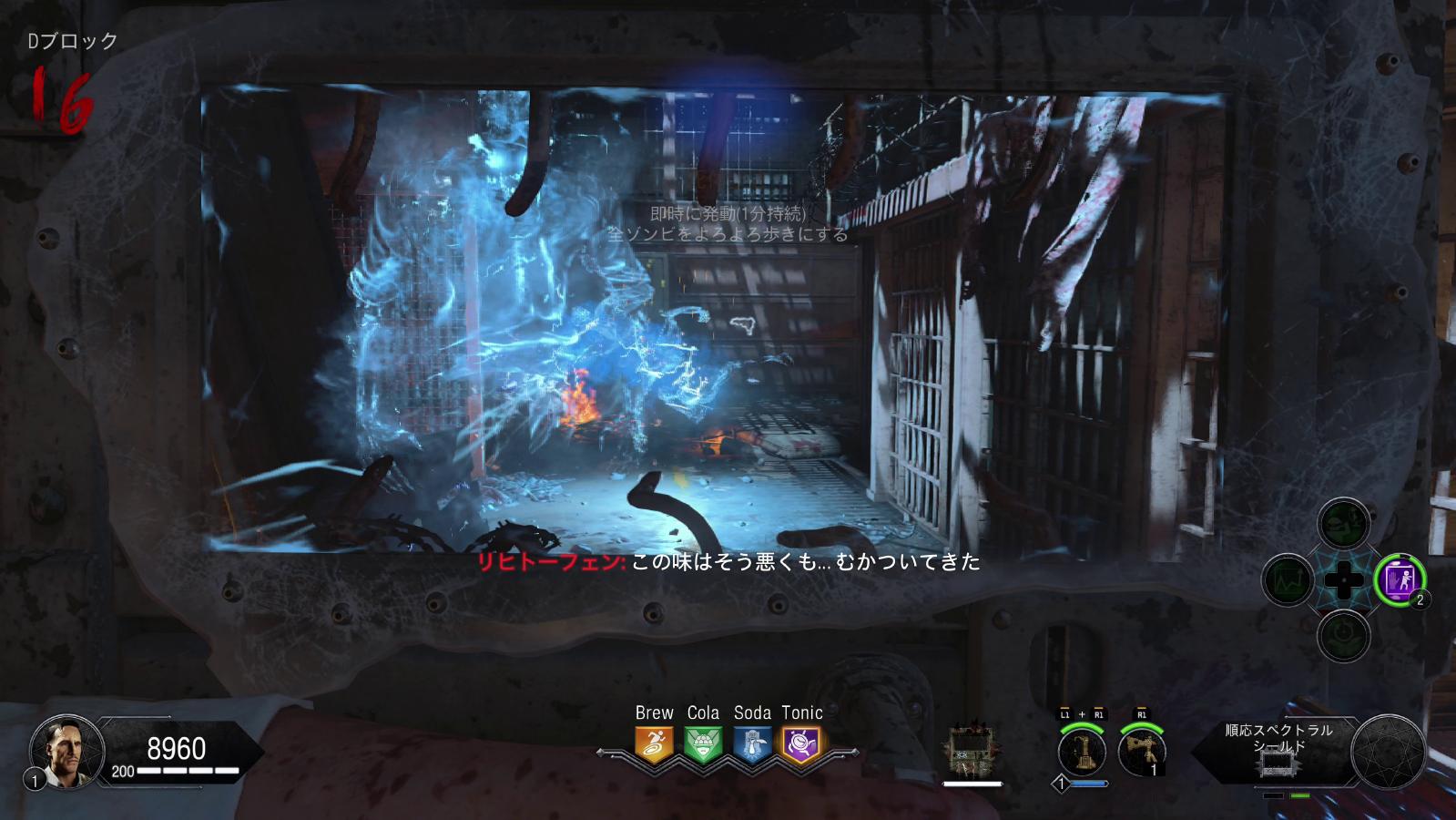
Task: Activate the glowing purple elixir slot
Action: (1399, 579)
